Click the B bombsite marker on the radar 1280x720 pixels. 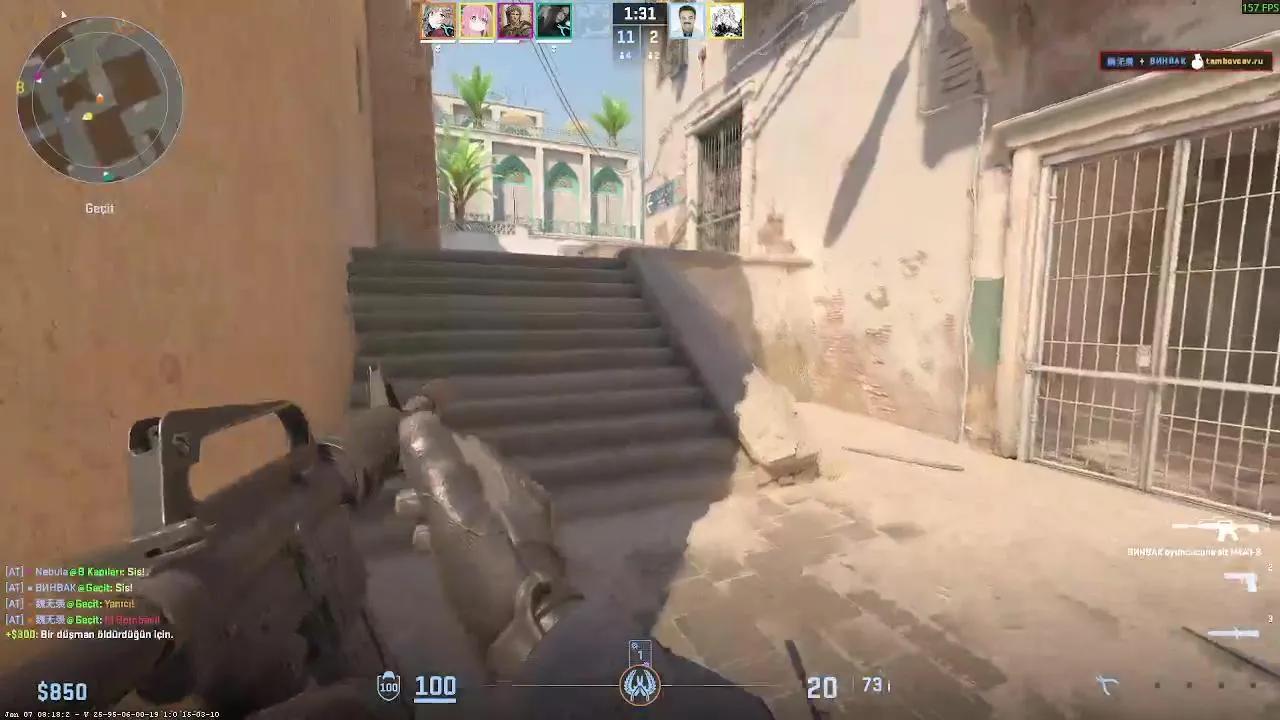tap(21, 85)
